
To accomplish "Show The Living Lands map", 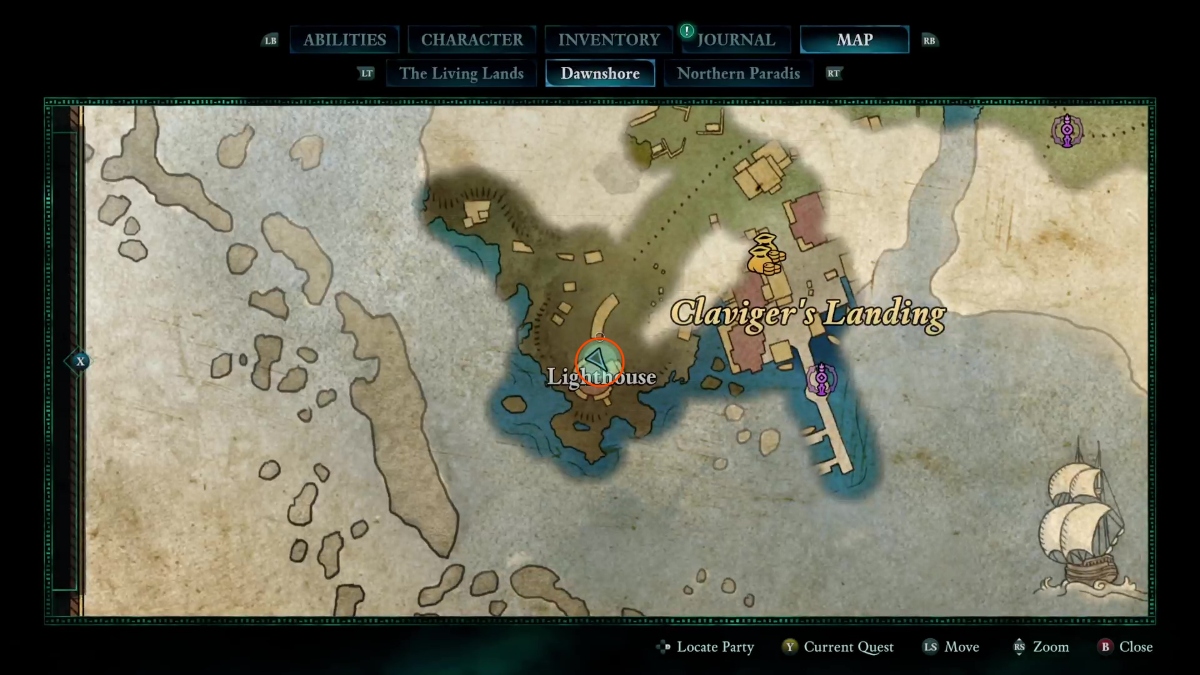I will coord(461,73).
